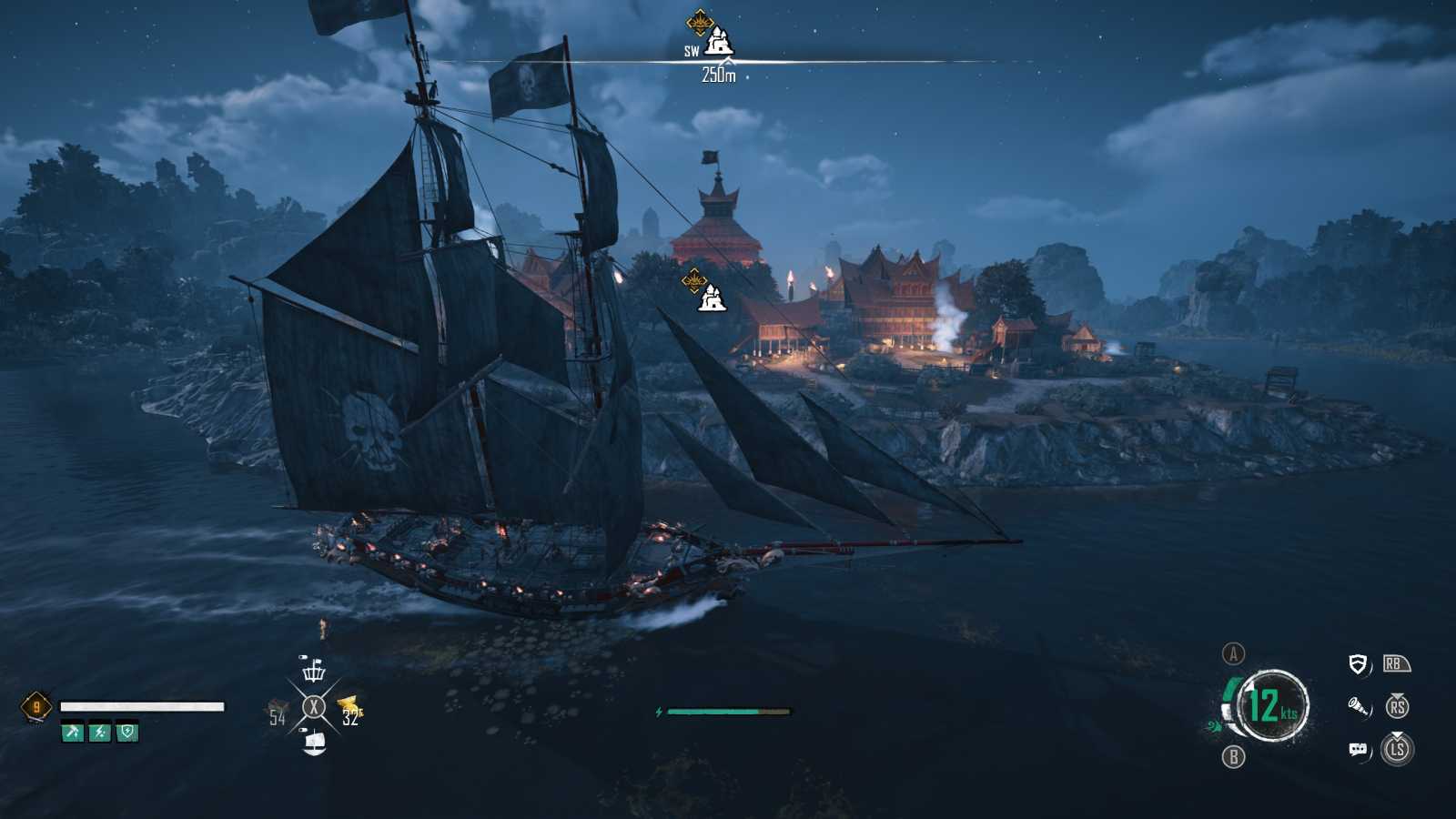Screen dimensions: 1456x819
Task: Open the spyglass
Action: pos(1358,706)
